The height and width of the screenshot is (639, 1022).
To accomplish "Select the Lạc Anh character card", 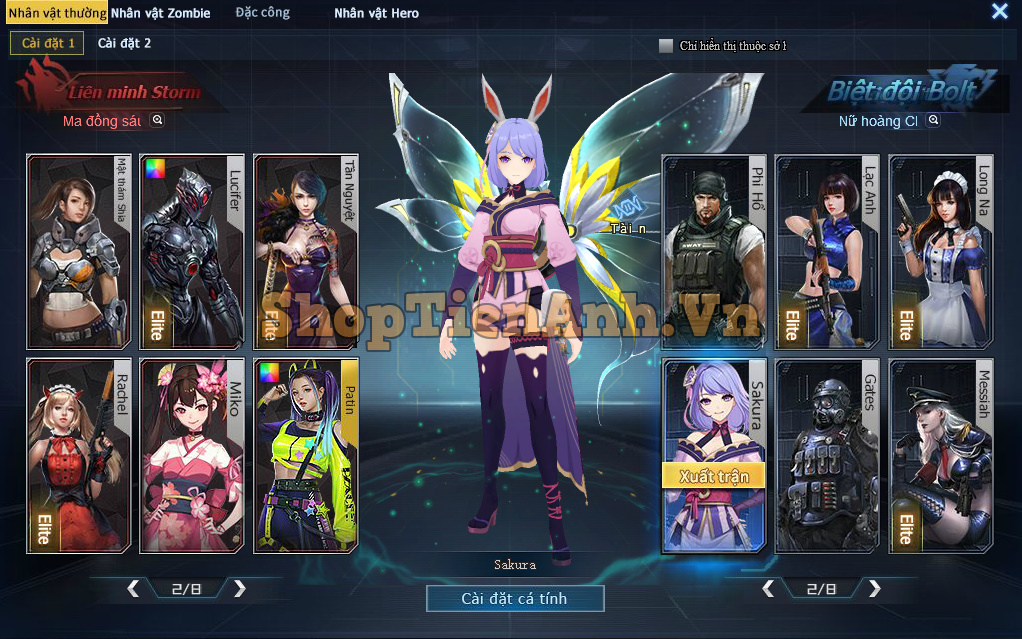I will click(827, 250).
